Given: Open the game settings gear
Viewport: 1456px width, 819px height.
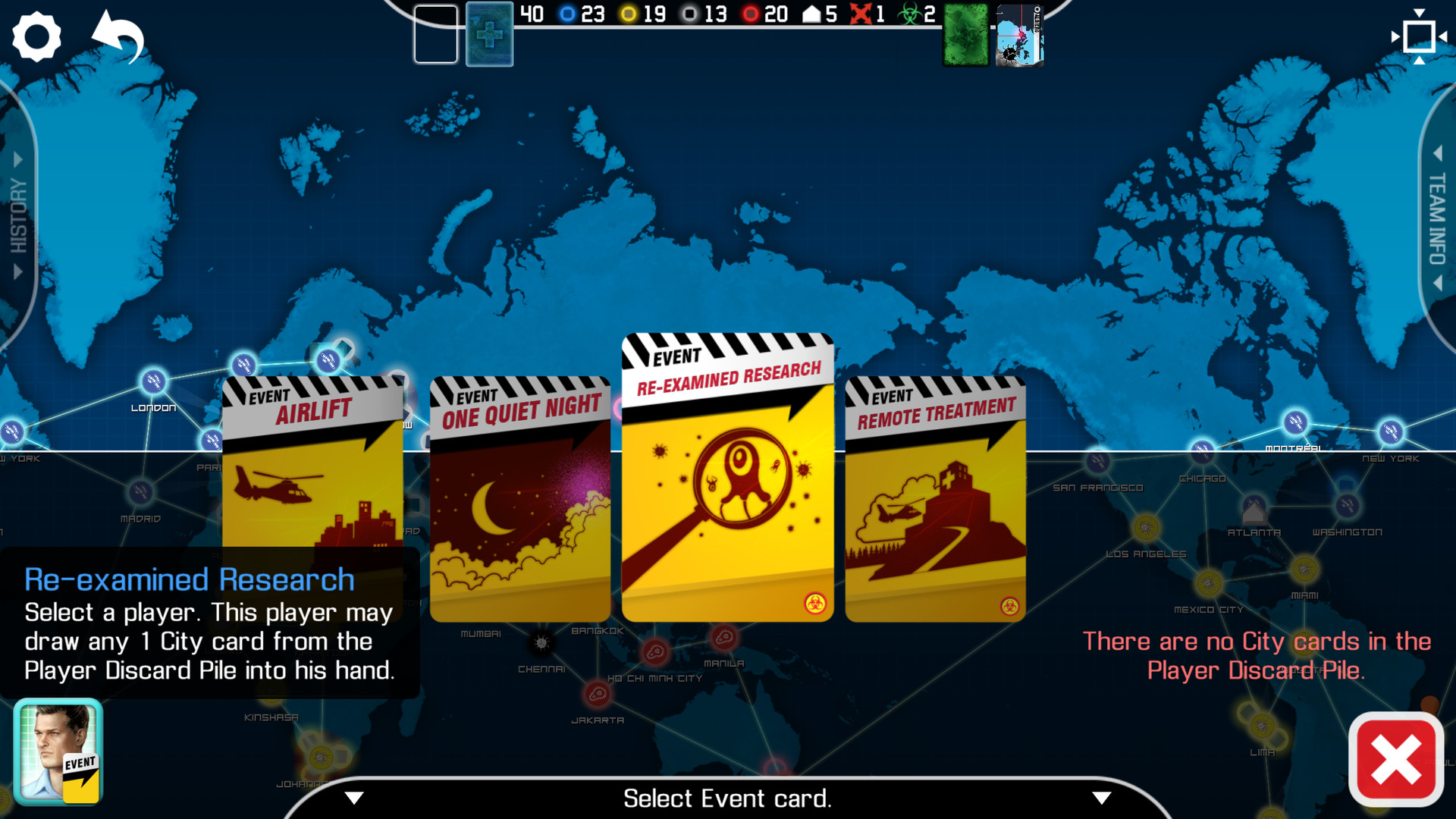Looking at the screenshot, I should coord(36,36).
